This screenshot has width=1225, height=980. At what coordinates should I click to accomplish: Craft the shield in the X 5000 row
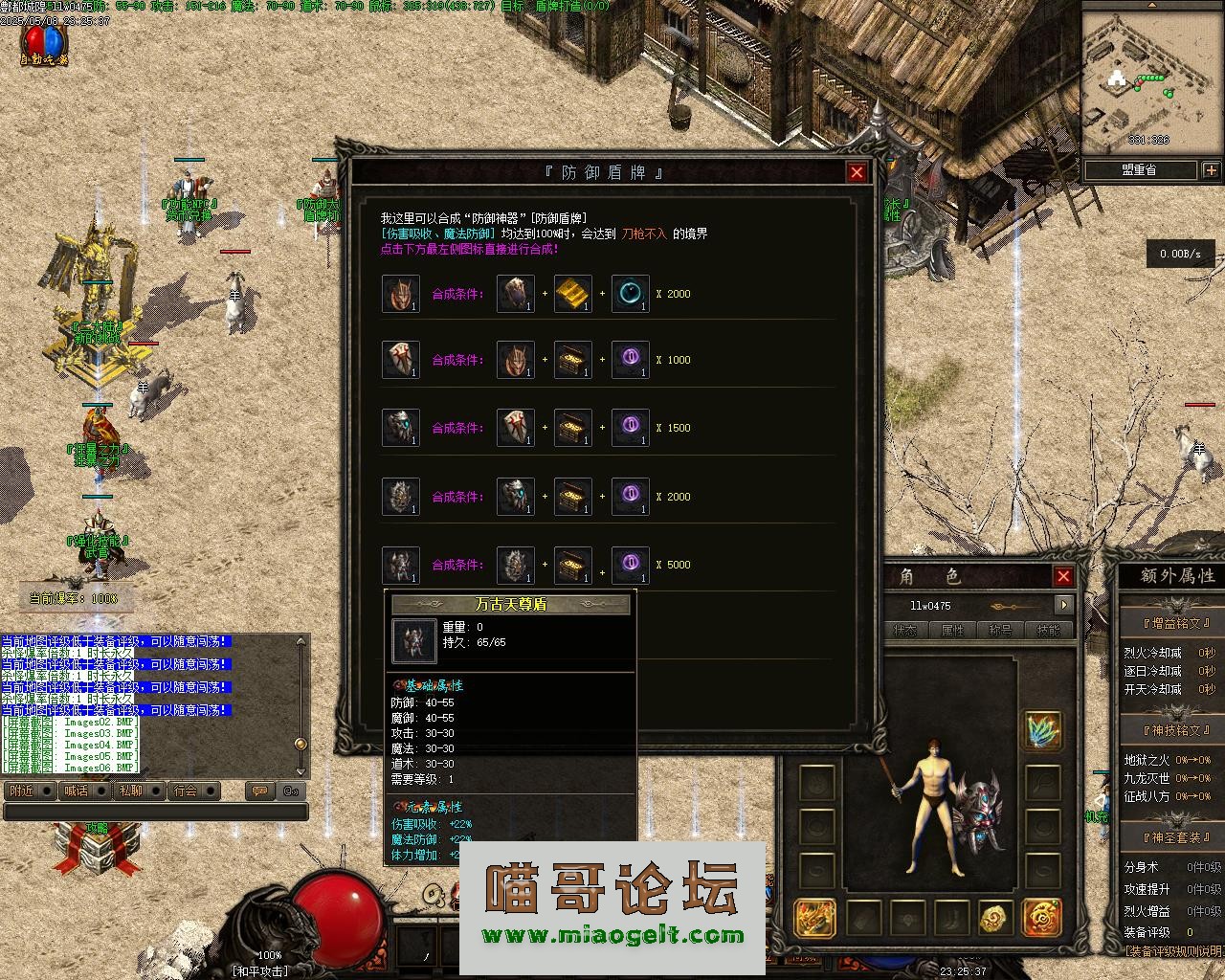point(400,565)
